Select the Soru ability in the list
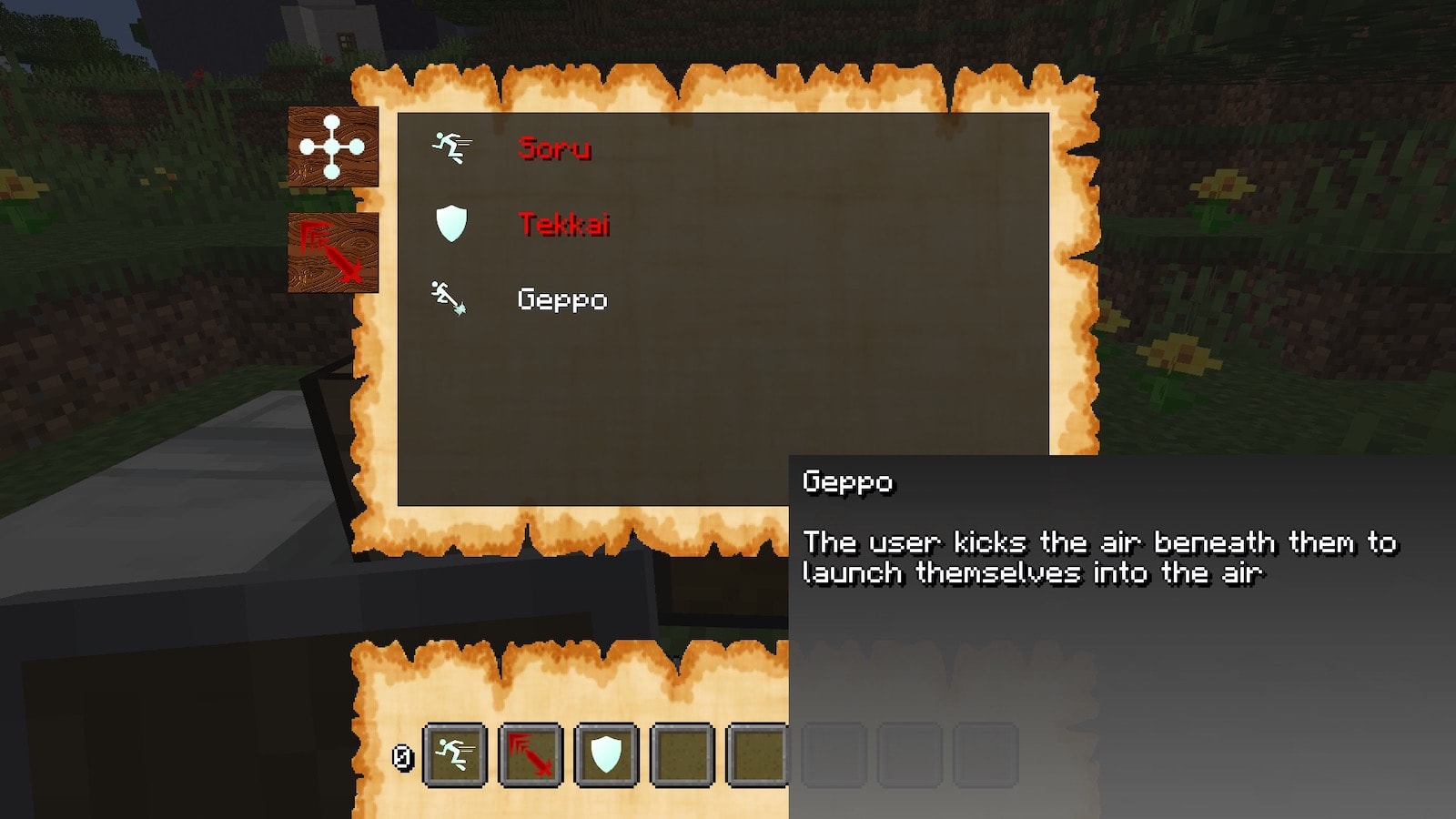 pos(554,148)
